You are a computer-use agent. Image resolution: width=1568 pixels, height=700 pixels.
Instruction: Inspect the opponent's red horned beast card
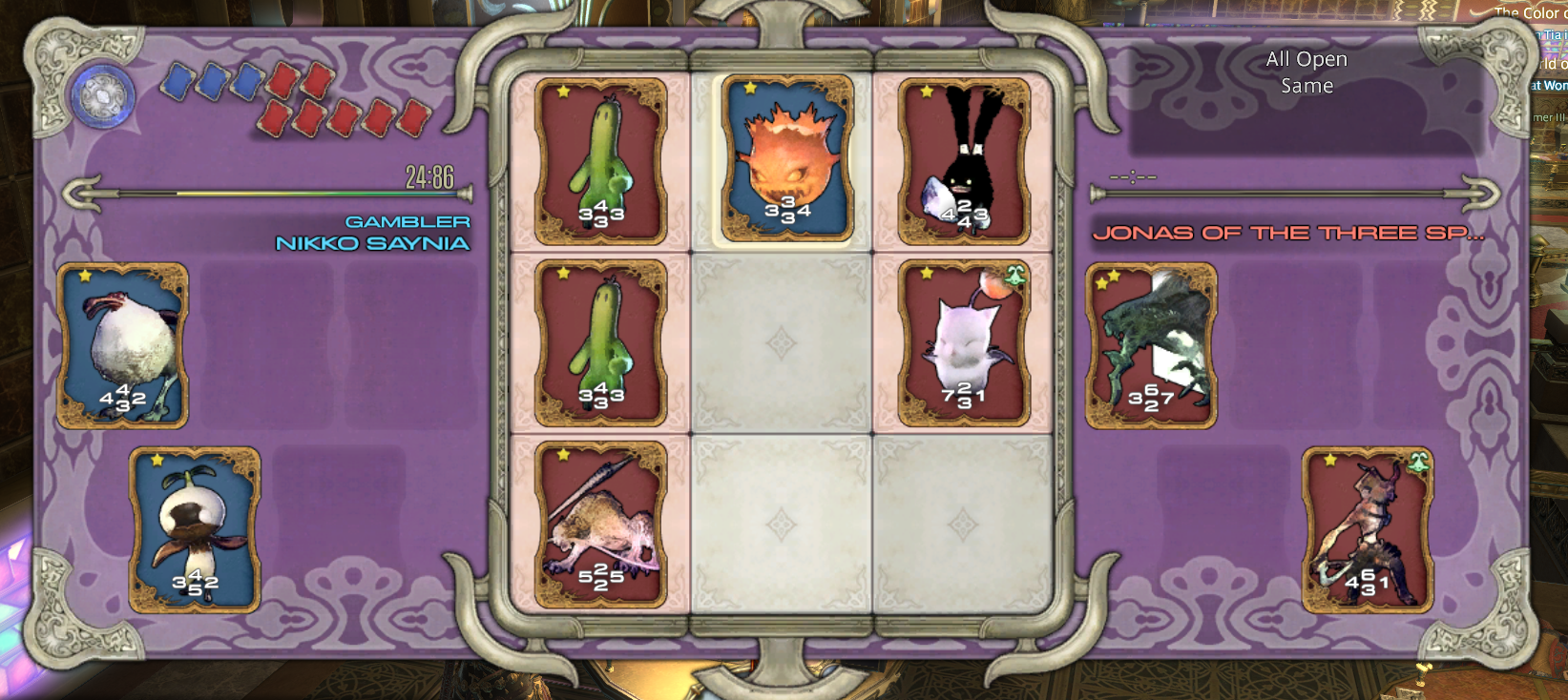pyautogui.click(x=1367, y=529)
